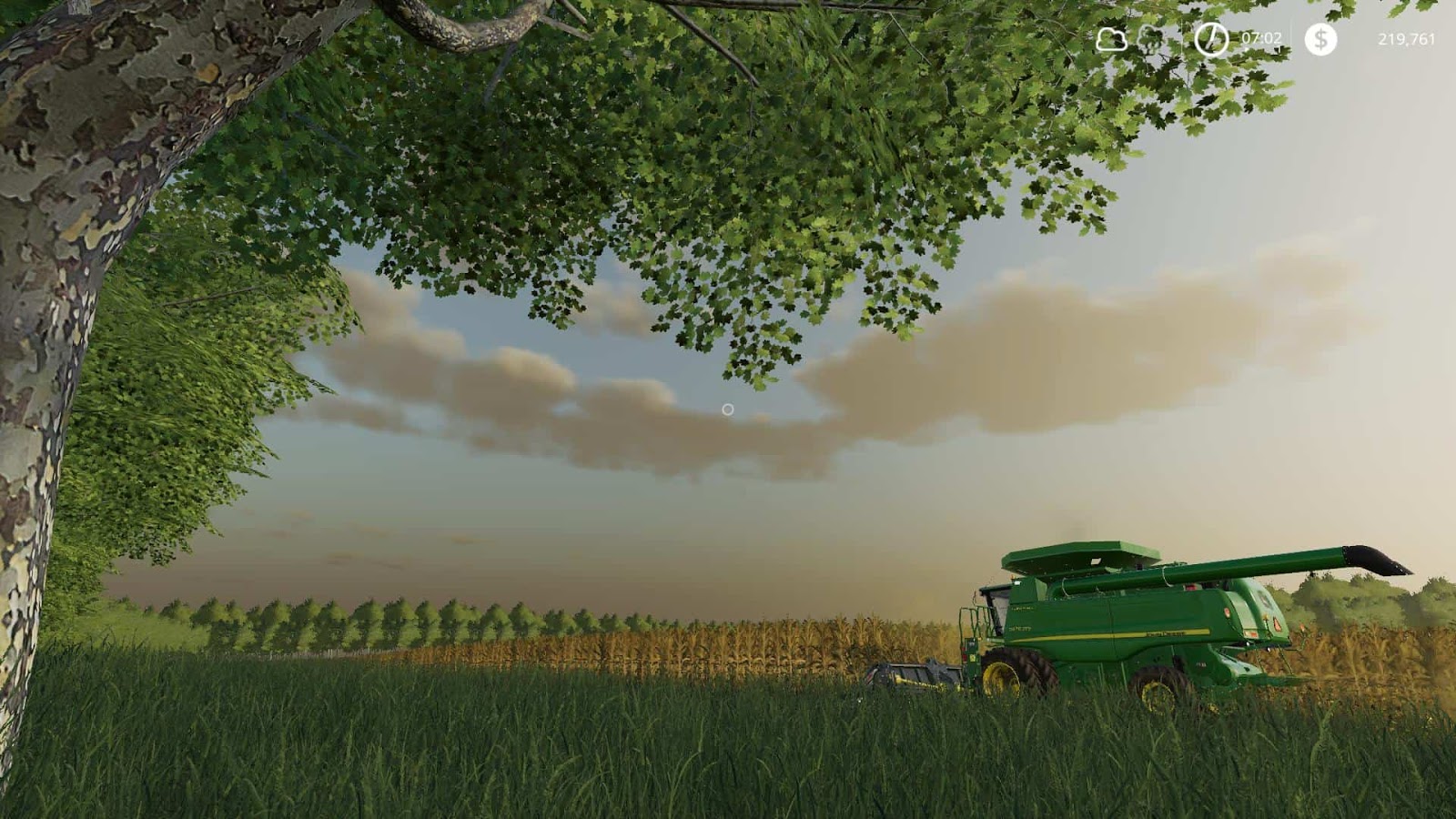
Task: Click the dollar sign money icon
Action: coord(1320,39)
